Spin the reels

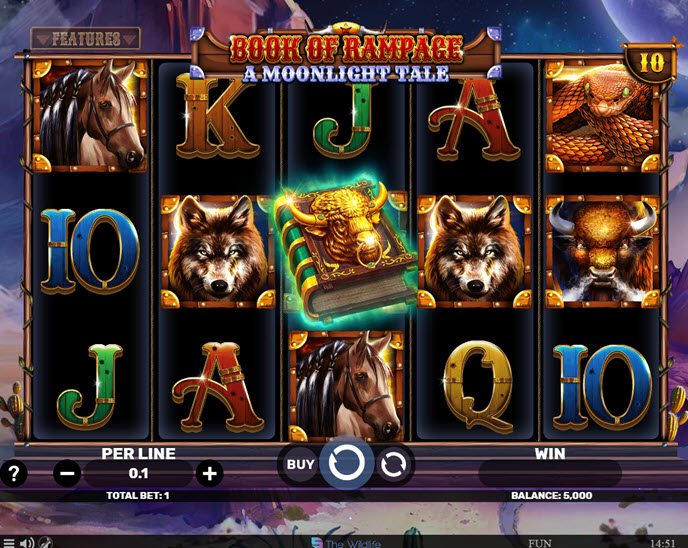tap(347, 464)
